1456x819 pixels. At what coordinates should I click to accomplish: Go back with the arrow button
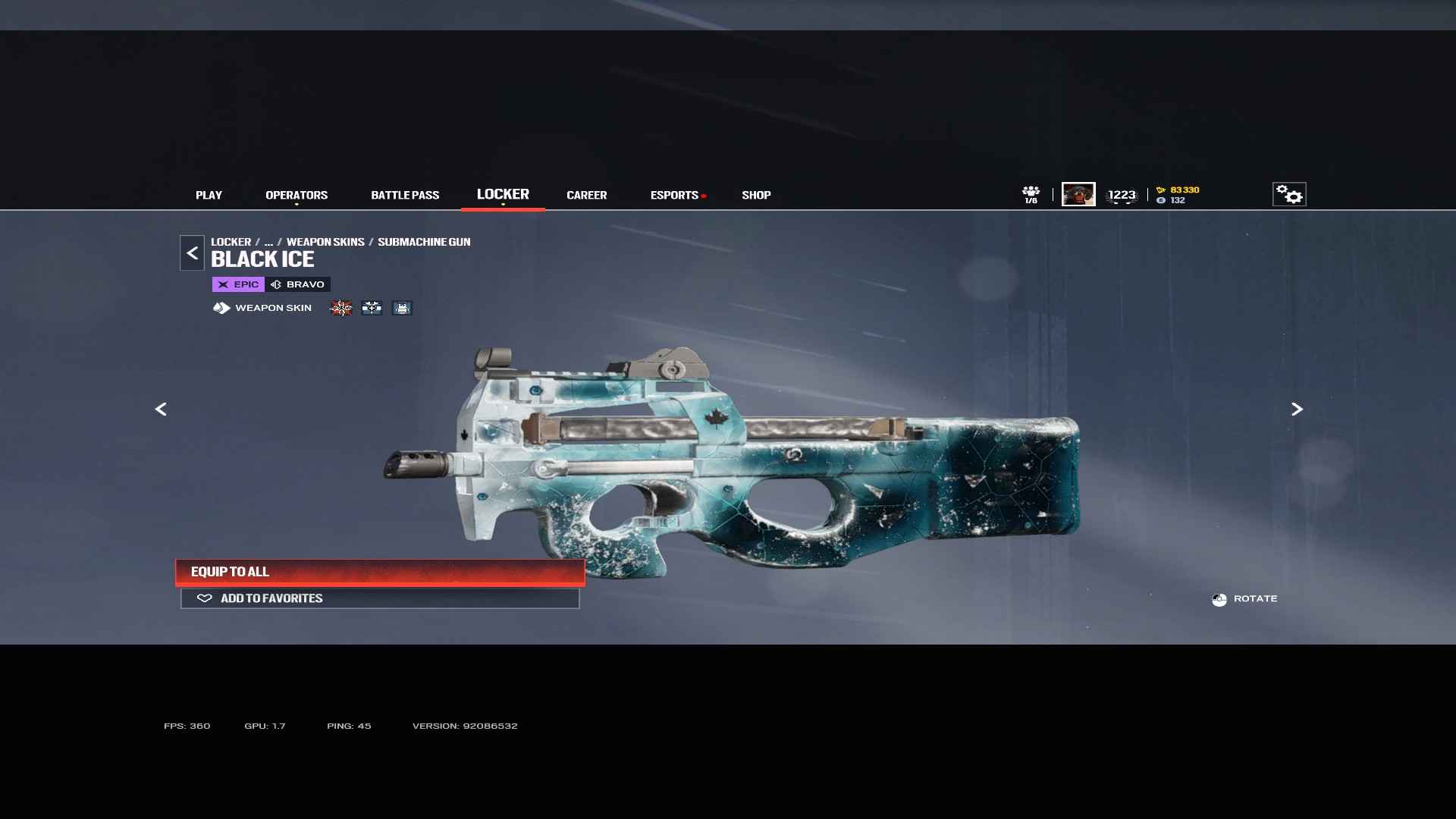[192, 253]
